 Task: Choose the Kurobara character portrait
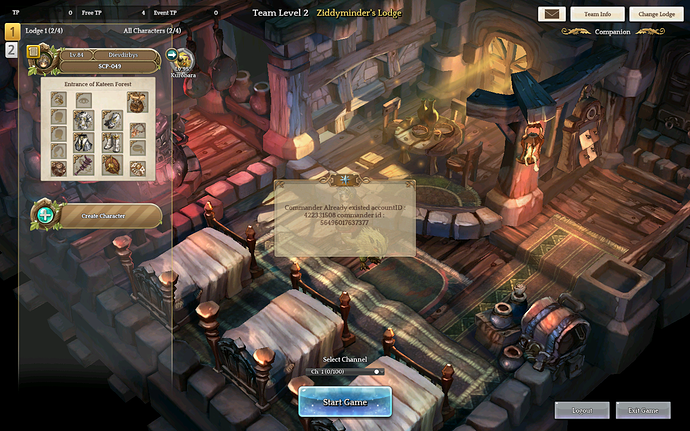click(x=185, y=60)
